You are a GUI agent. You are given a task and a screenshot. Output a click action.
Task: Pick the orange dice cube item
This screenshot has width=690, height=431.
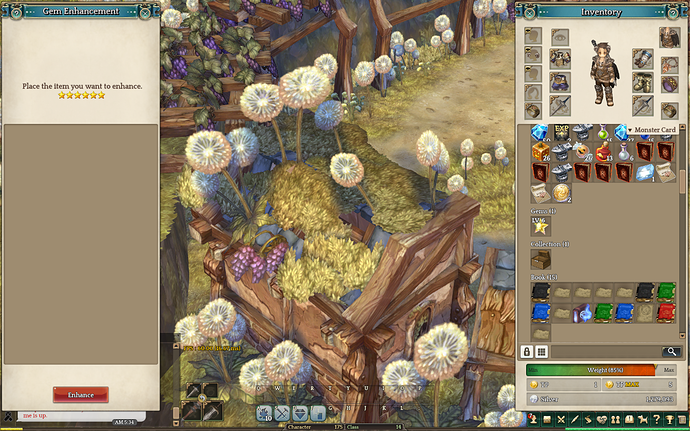click(540, 151)
